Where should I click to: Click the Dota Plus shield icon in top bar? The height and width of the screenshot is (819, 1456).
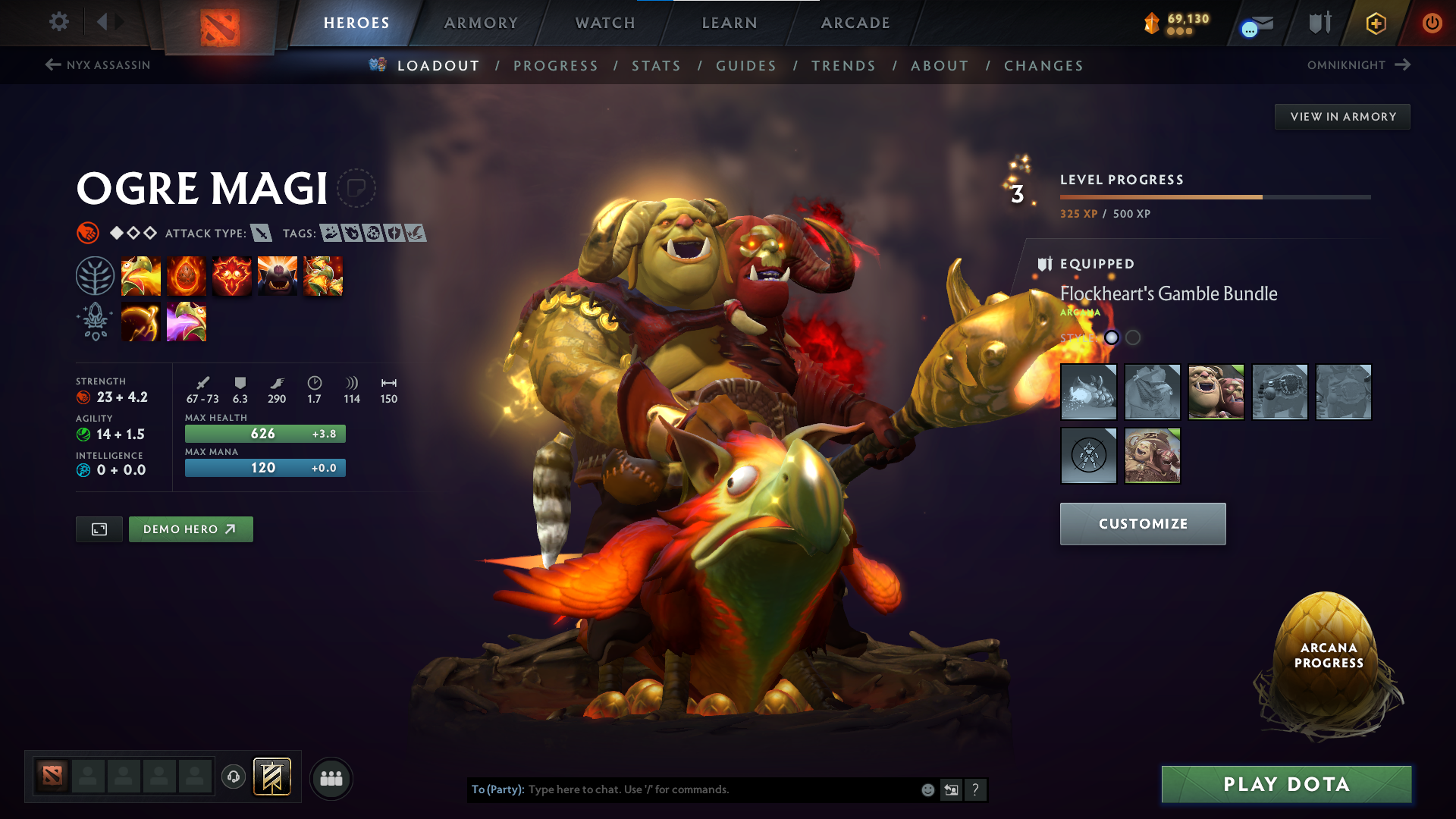[1319, 22]
